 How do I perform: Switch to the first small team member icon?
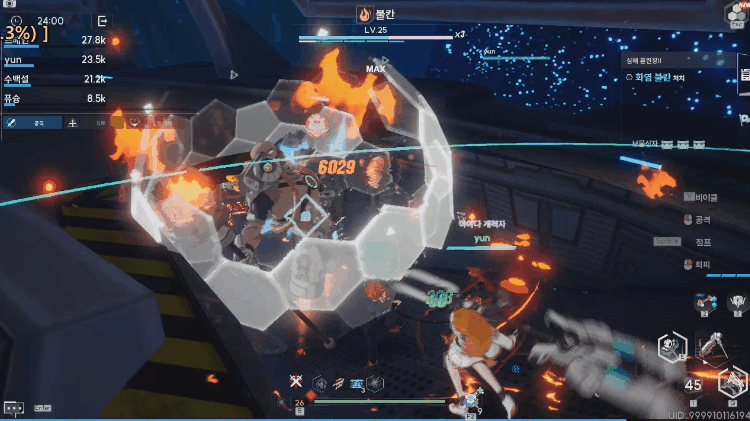pos(705,300)
